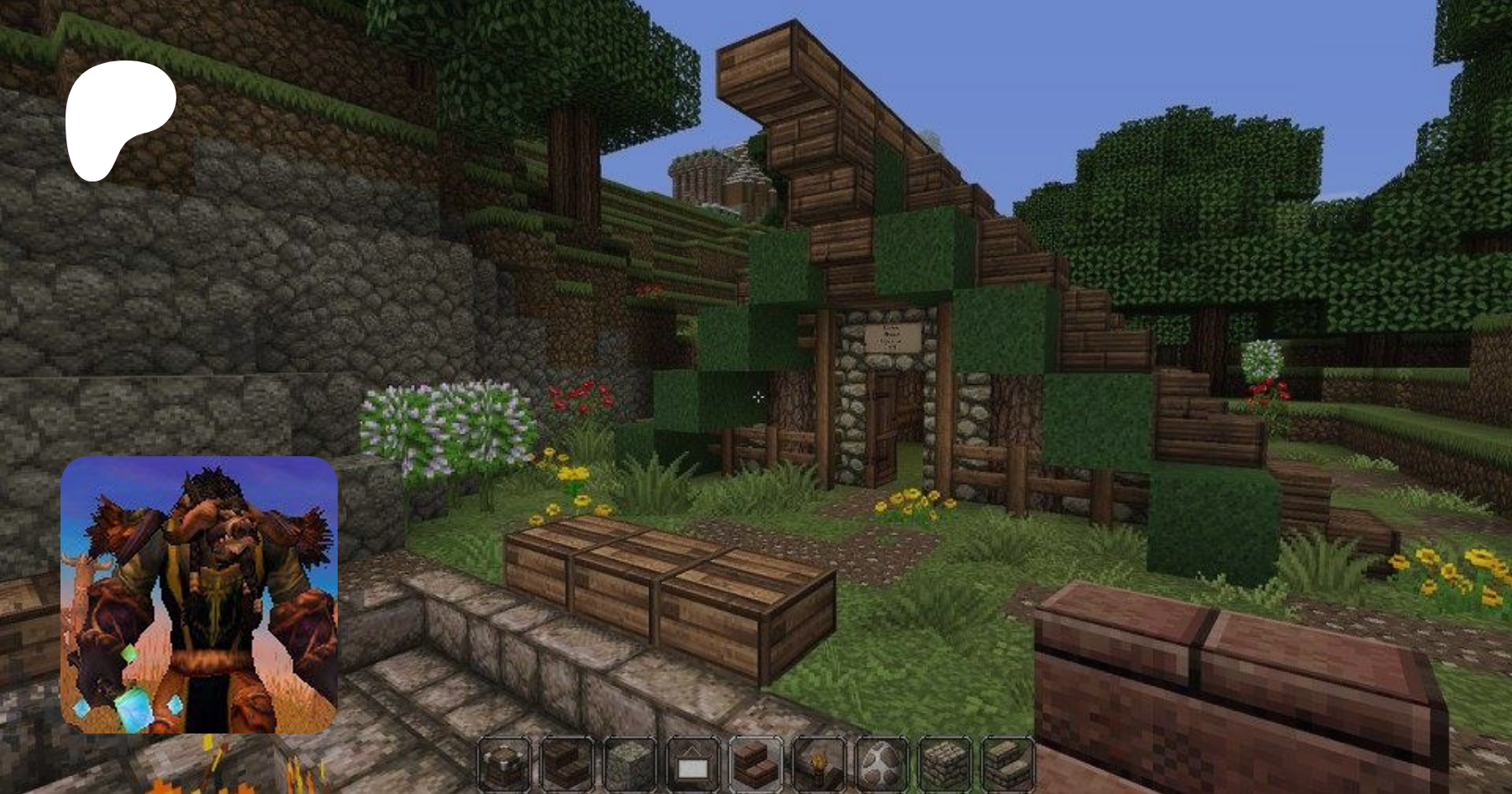Equip the torch from the hotbar

(x=818, y=764)
